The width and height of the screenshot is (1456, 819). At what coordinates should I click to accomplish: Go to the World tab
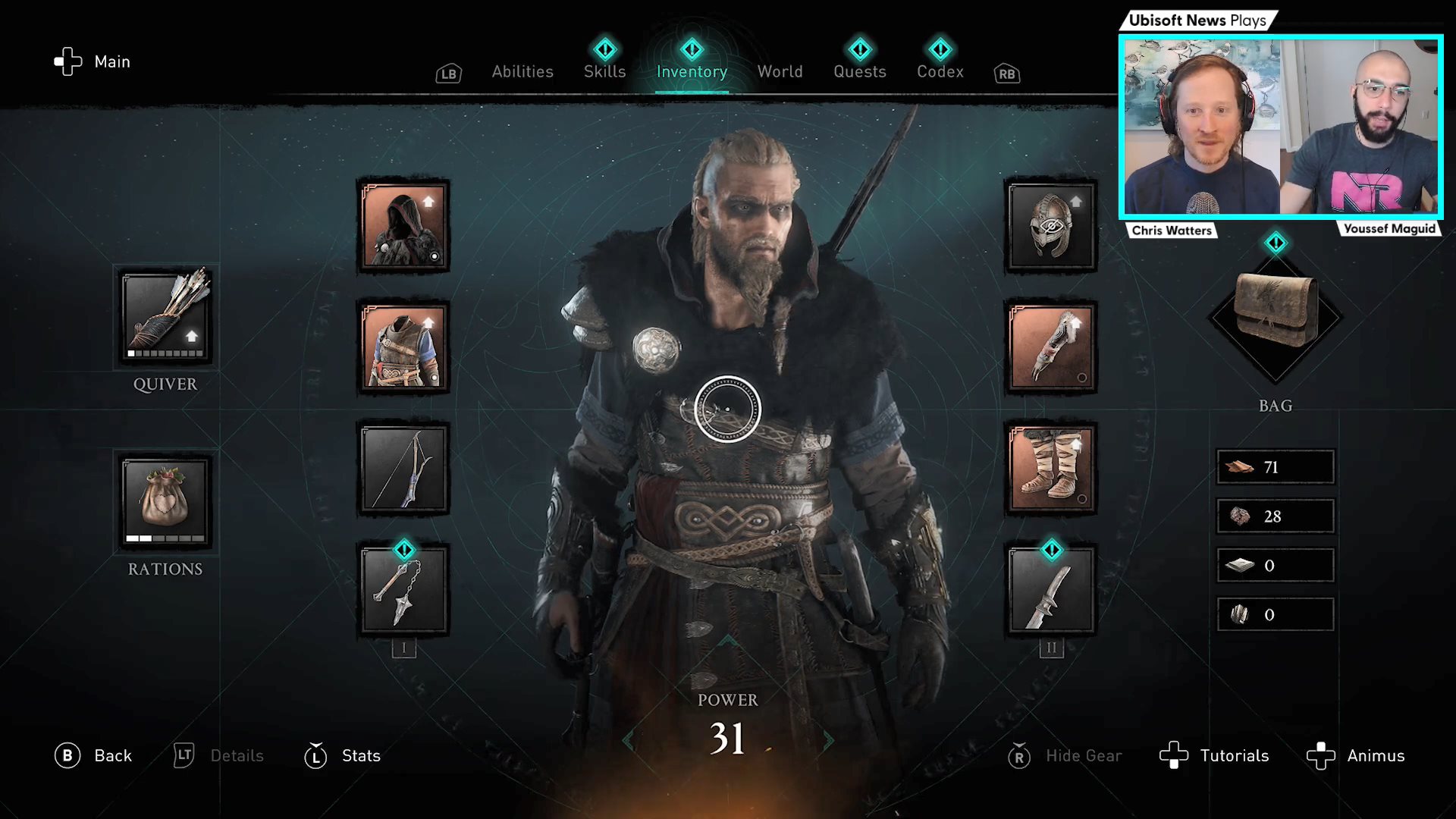pos(780,72)
